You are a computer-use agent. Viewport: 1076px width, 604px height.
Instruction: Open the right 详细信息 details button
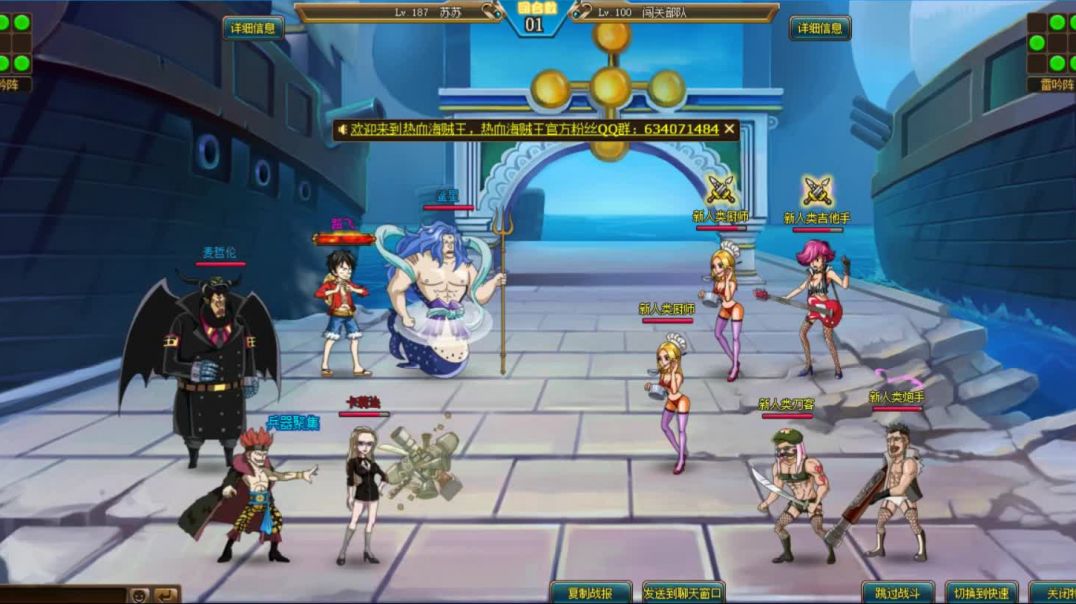pos(820,28)
